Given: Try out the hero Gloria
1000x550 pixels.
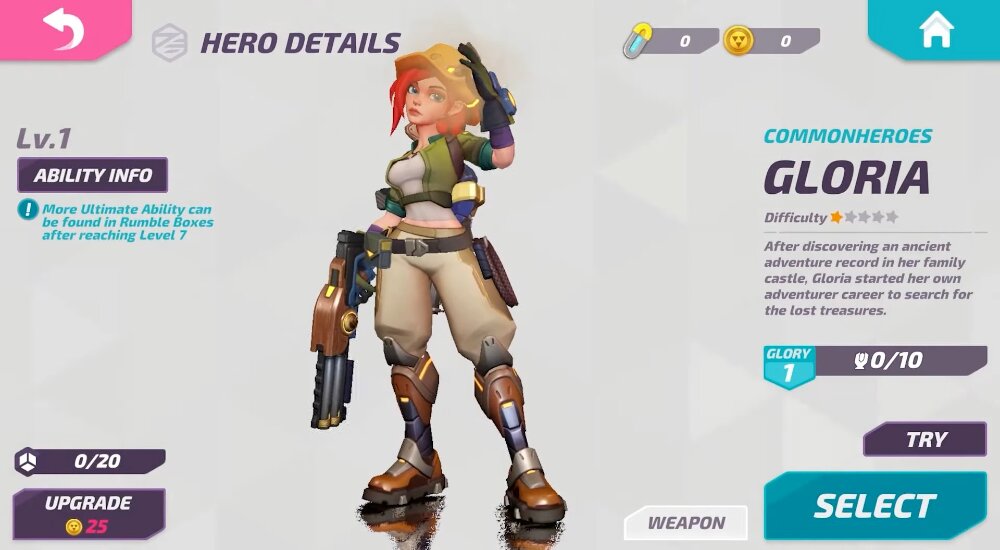Looking at the screenshot, I should (x=925, y=440).
